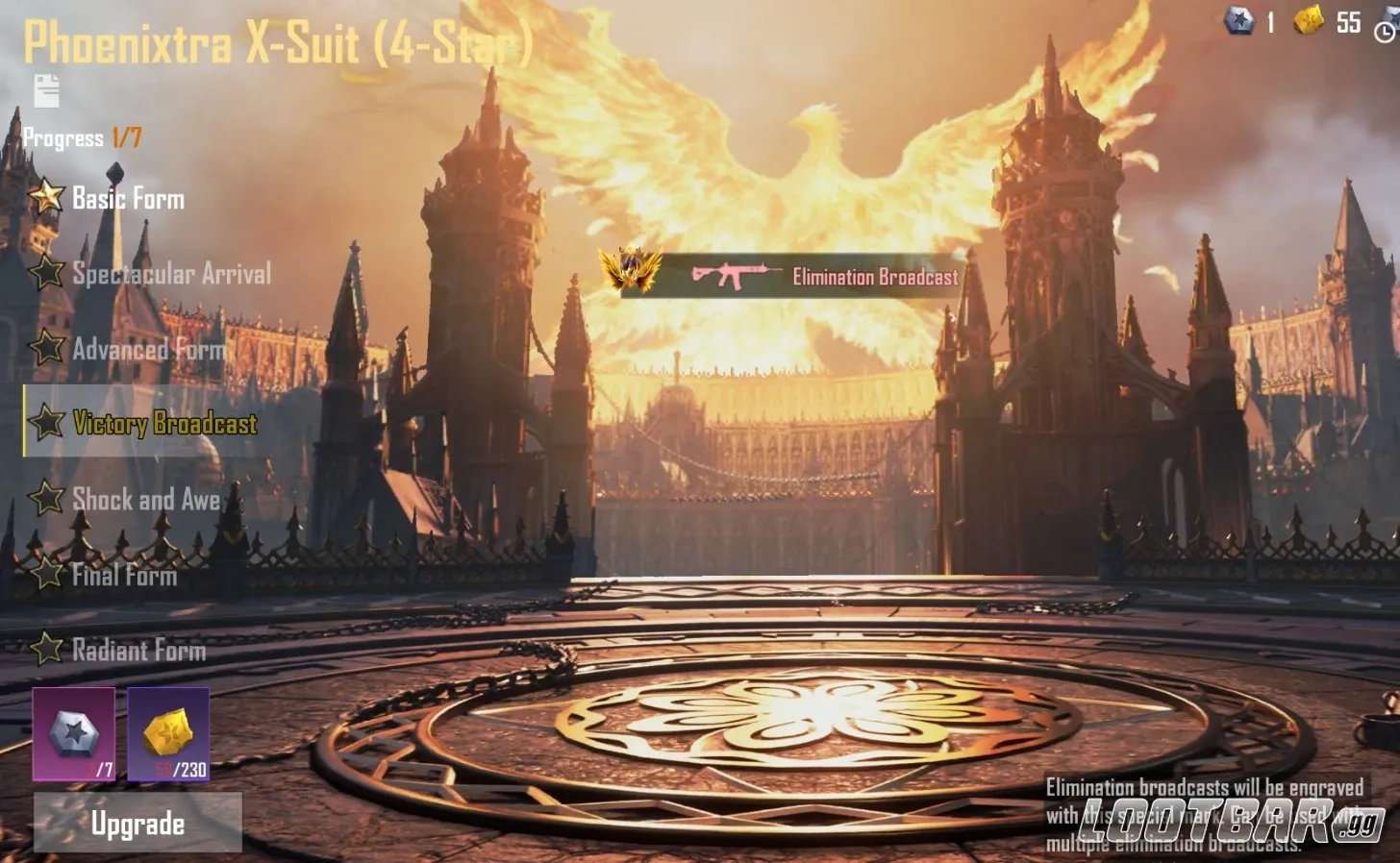The height and width of the screenshot is (863, 1400).
Task: Select the Advanced Form stage
Action: (151, 349)
